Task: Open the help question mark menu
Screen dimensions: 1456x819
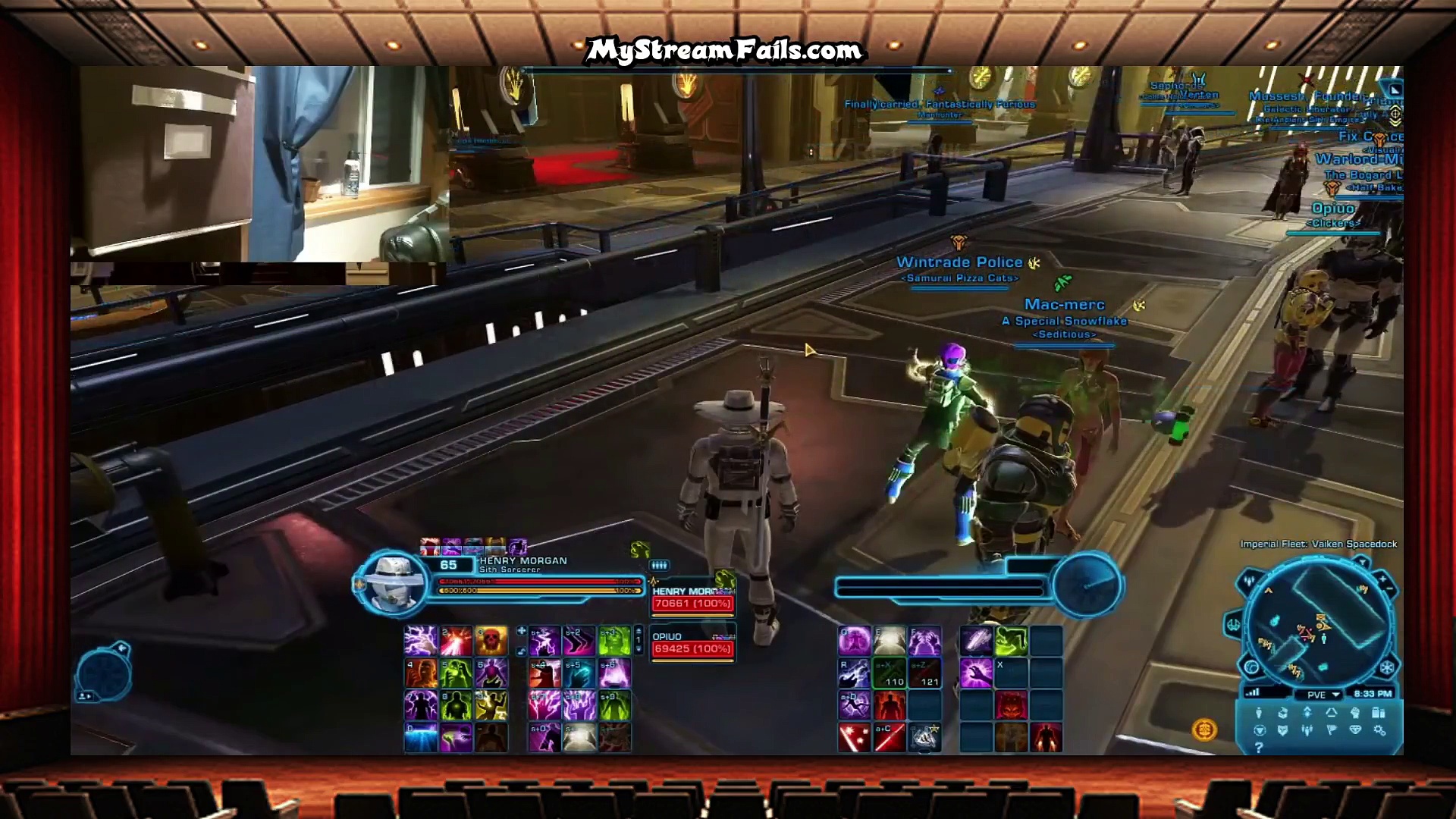Action: click(1259, 748)
